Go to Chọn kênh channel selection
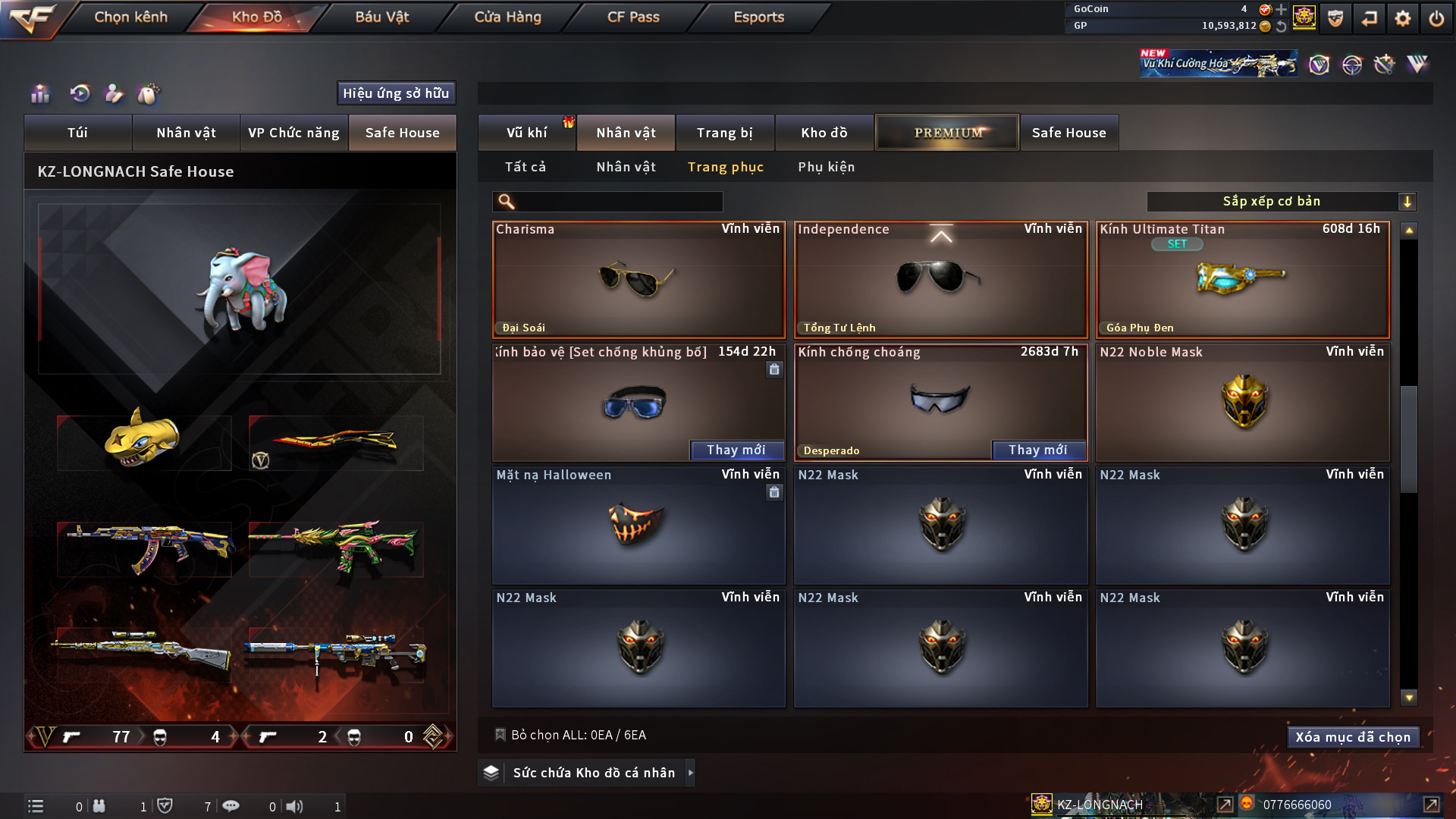Screen dimensions: 1456x819 130,17
